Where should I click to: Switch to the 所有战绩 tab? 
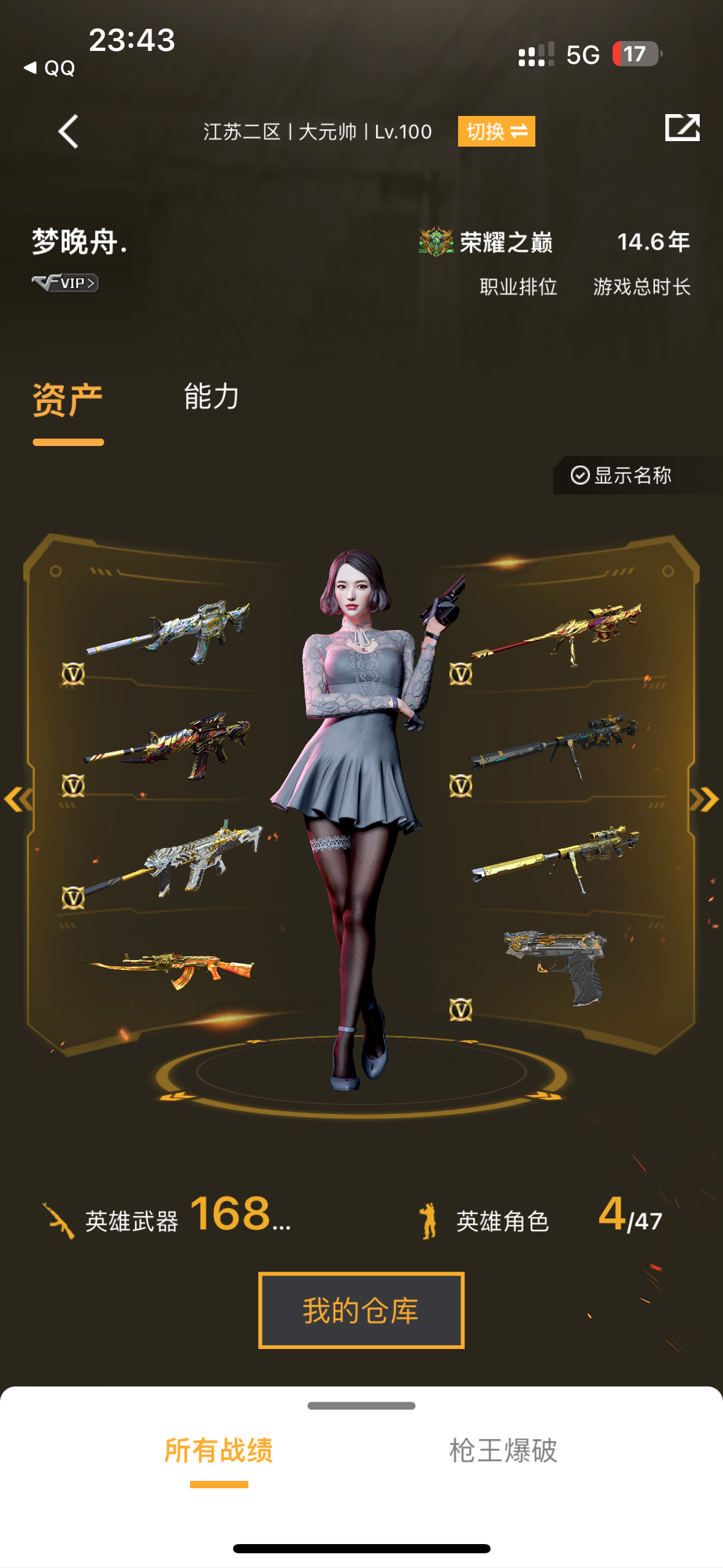pyautogui.click(x=219, y=1450)
